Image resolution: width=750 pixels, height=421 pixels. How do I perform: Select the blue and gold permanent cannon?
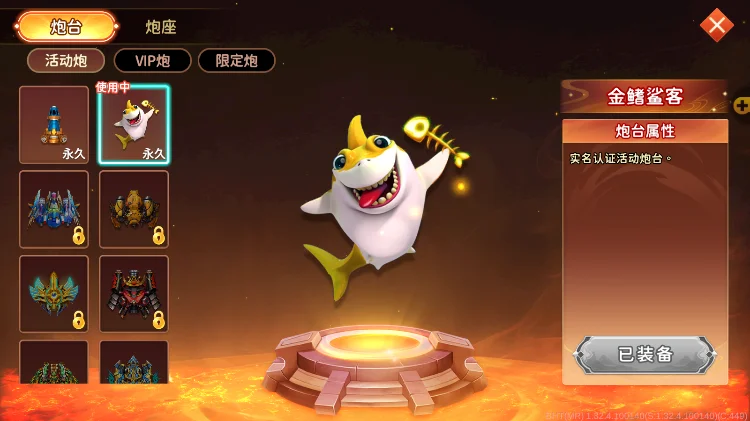click(x=54, y=125)
